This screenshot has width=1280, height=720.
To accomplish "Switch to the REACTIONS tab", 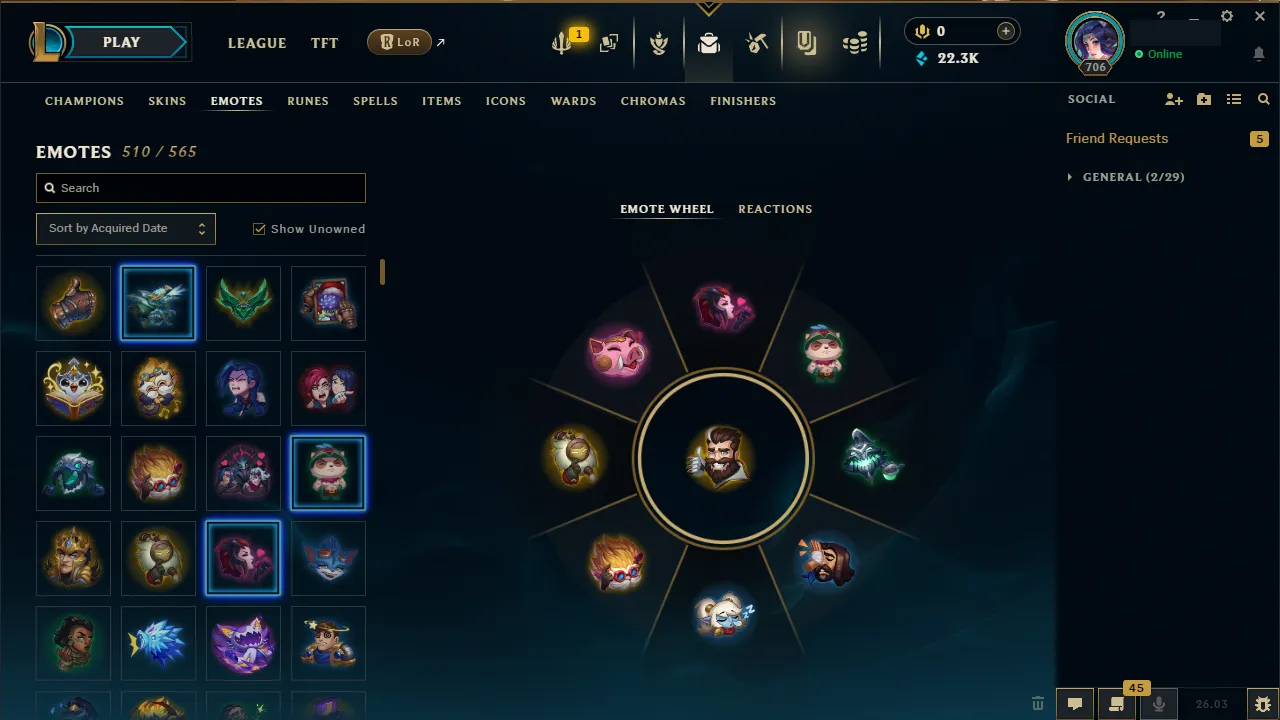I will point(775,209).
